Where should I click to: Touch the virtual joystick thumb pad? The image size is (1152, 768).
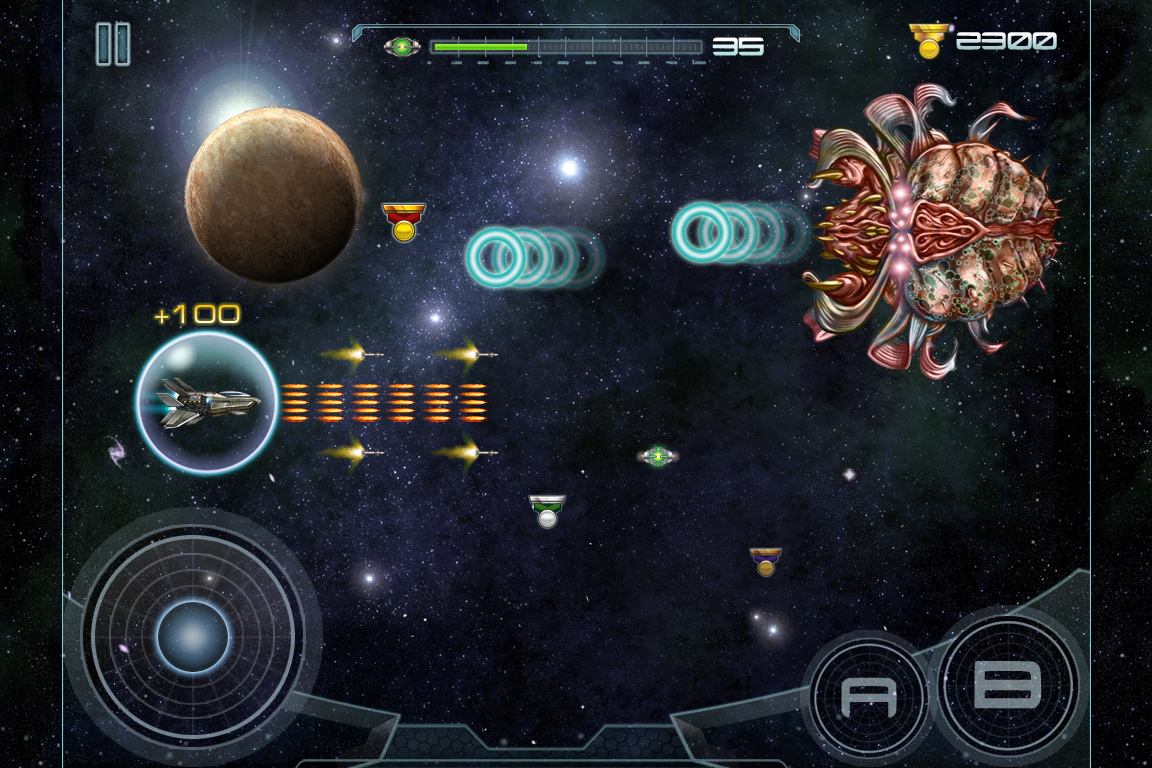[x=192, y=637]
